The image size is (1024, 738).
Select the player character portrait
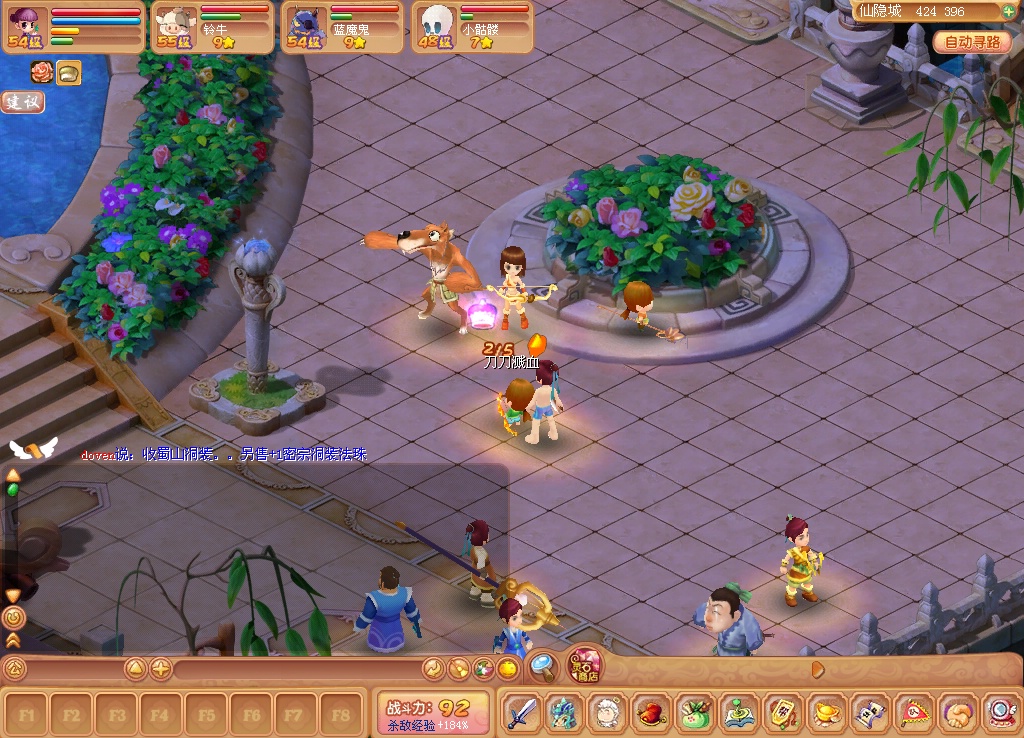pos(26,24)
